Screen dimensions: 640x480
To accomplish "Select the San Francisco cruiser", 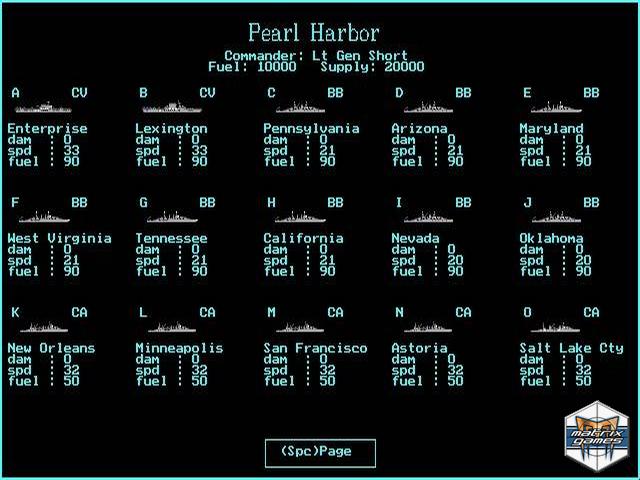I will click(x=315, y=348).
